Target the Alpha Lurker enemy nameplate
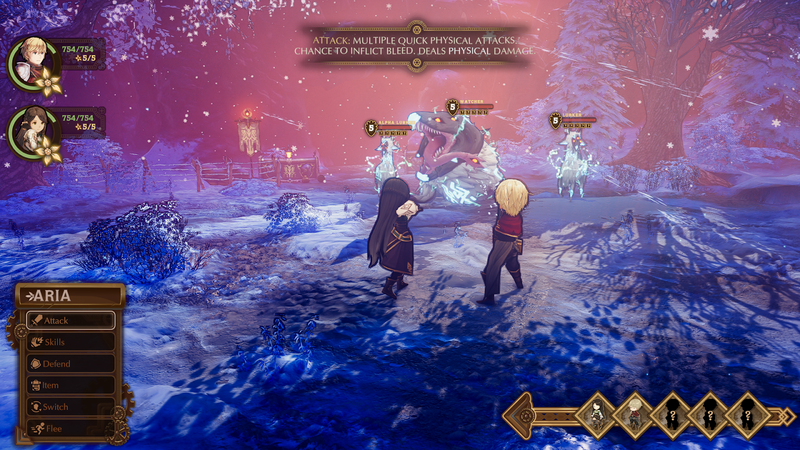Viewport: 800px width, 450px height. point(390,127)
